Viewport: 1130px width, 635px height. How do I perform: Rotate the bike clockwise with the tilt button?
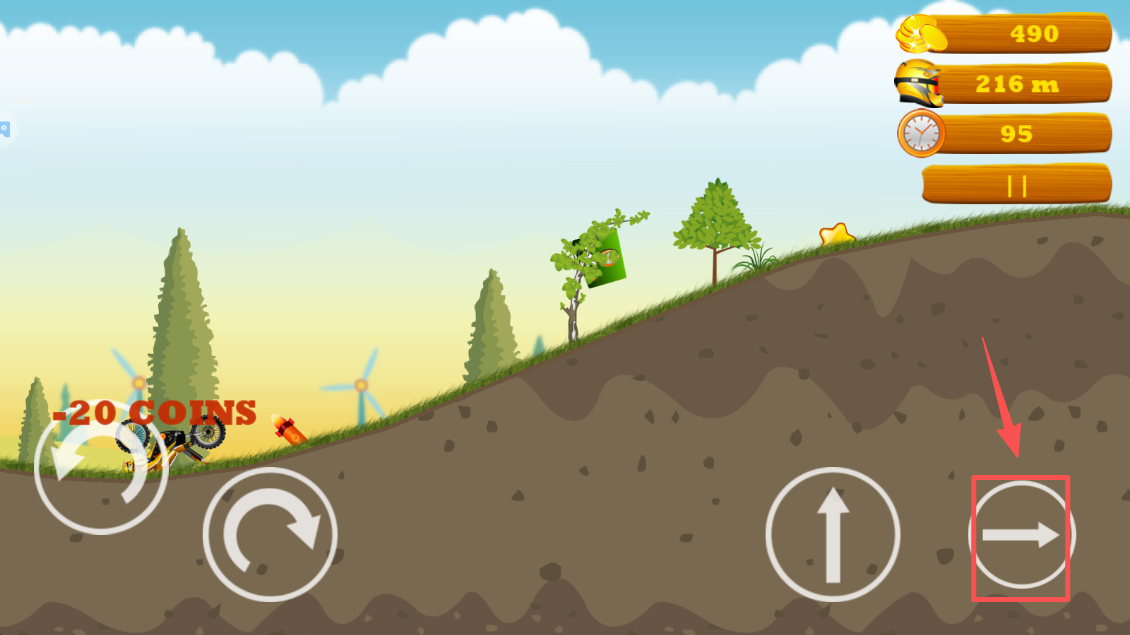click(270, 535)
